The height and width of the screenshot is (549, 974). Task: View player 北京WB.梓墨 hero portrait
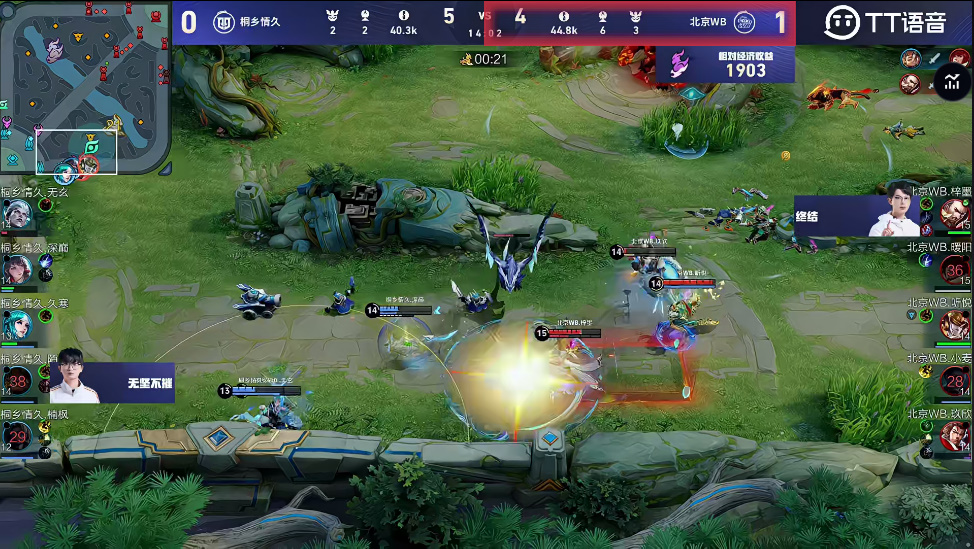(955, 214)
